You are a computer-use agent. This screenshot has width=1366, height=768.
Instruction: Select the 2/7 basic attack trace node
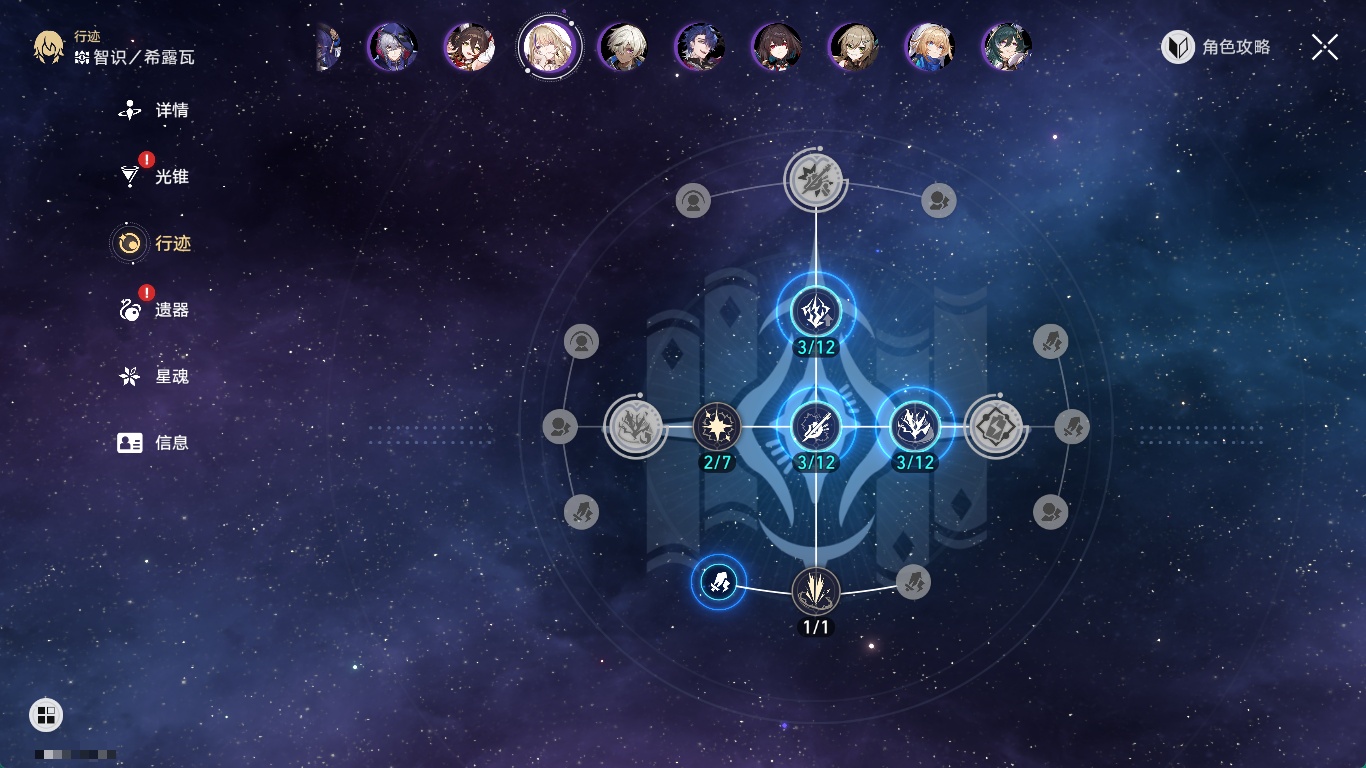pyautogui.click(x=717, y=427)
